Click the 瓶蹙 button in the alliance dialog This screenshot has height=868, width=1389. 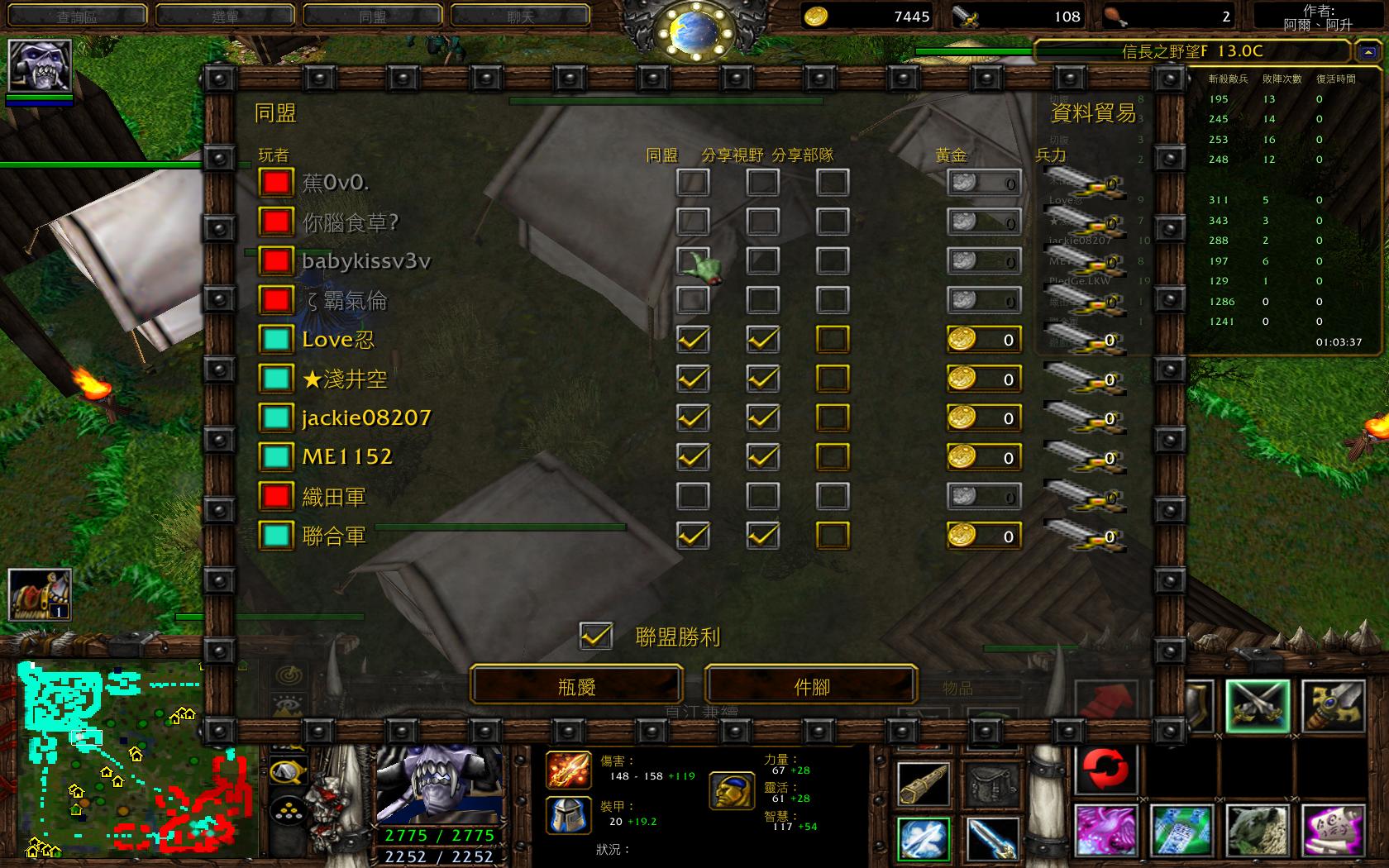coord(576,686)
